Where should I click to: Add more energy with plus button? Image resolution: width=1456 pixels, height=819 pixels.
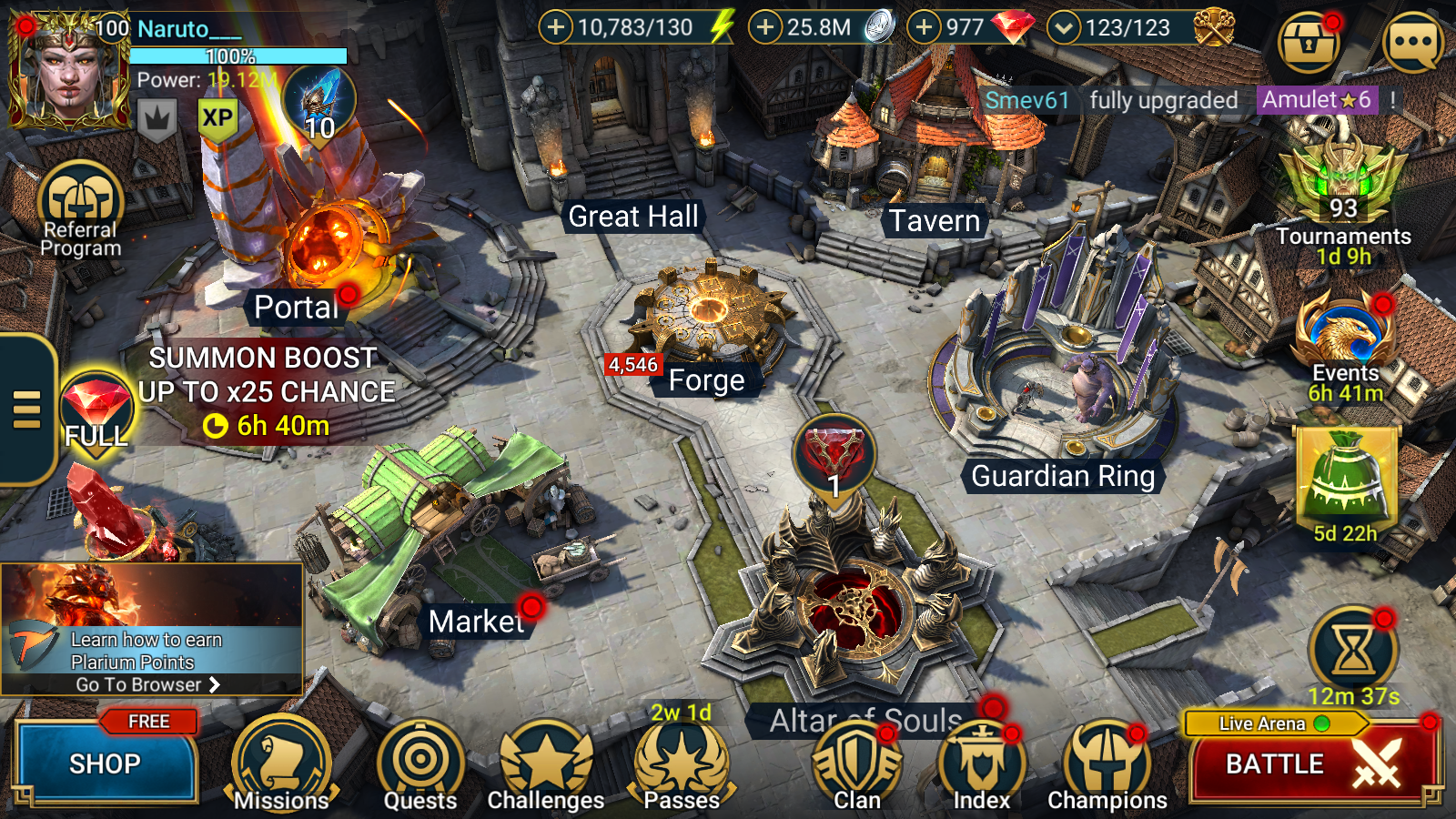point(555,27)
